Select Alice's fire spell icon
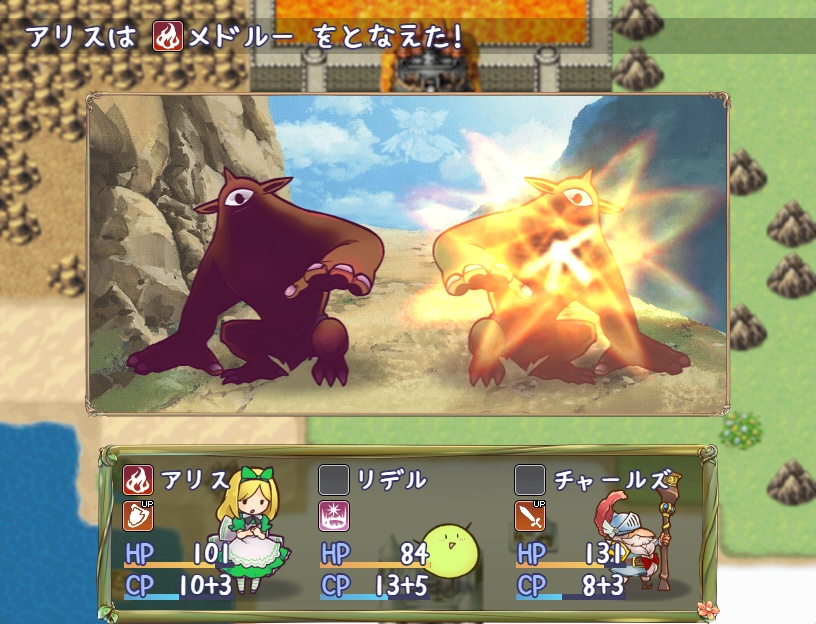The image size is (816, 624). pos(138,480)
